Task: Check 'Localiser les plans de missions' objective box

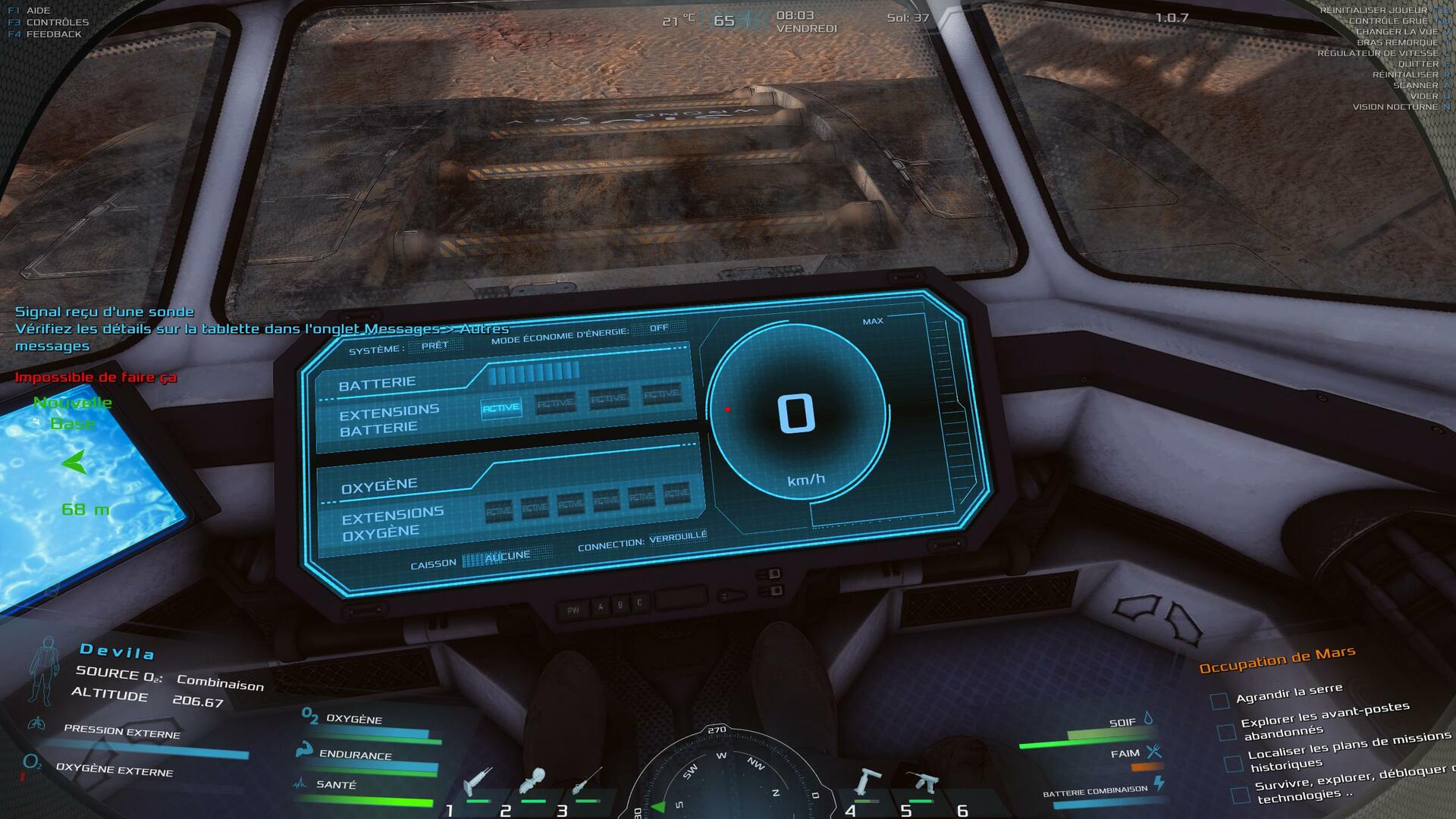Action: point(1233,763)
